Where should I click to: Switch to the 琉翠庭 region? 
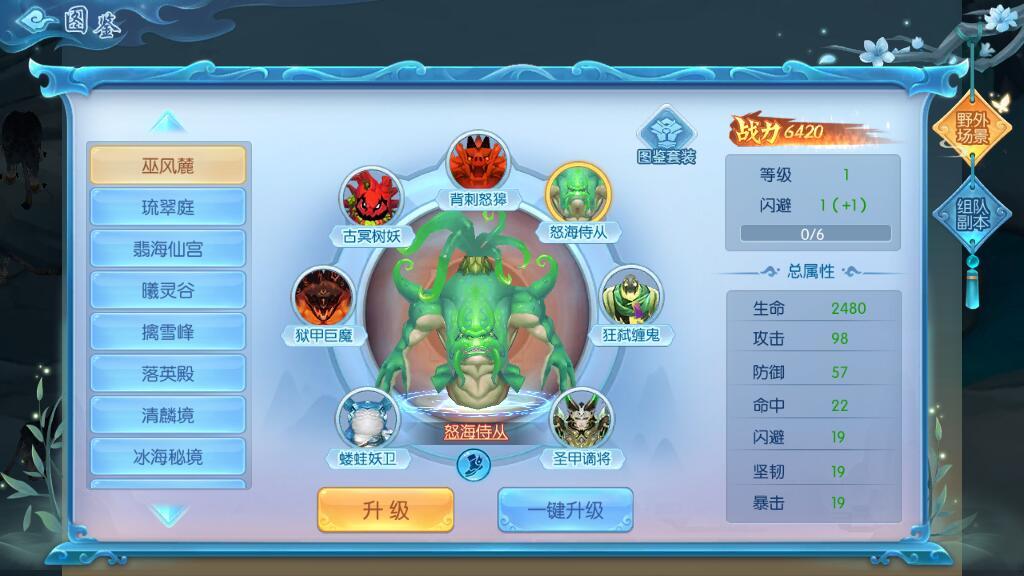[x=167, y=208]
